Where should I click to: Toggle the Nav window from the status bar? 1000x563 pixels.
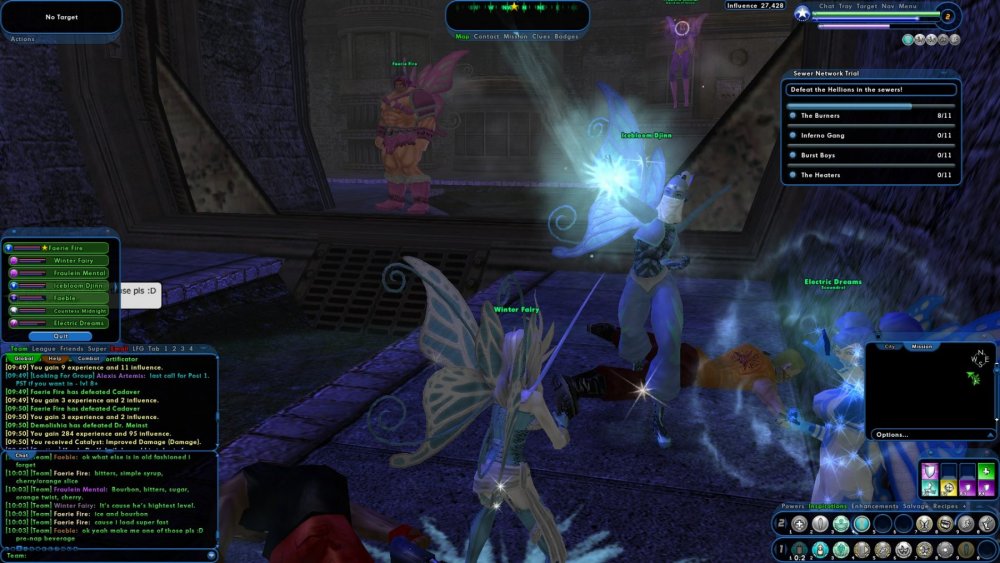pos(888,6)
